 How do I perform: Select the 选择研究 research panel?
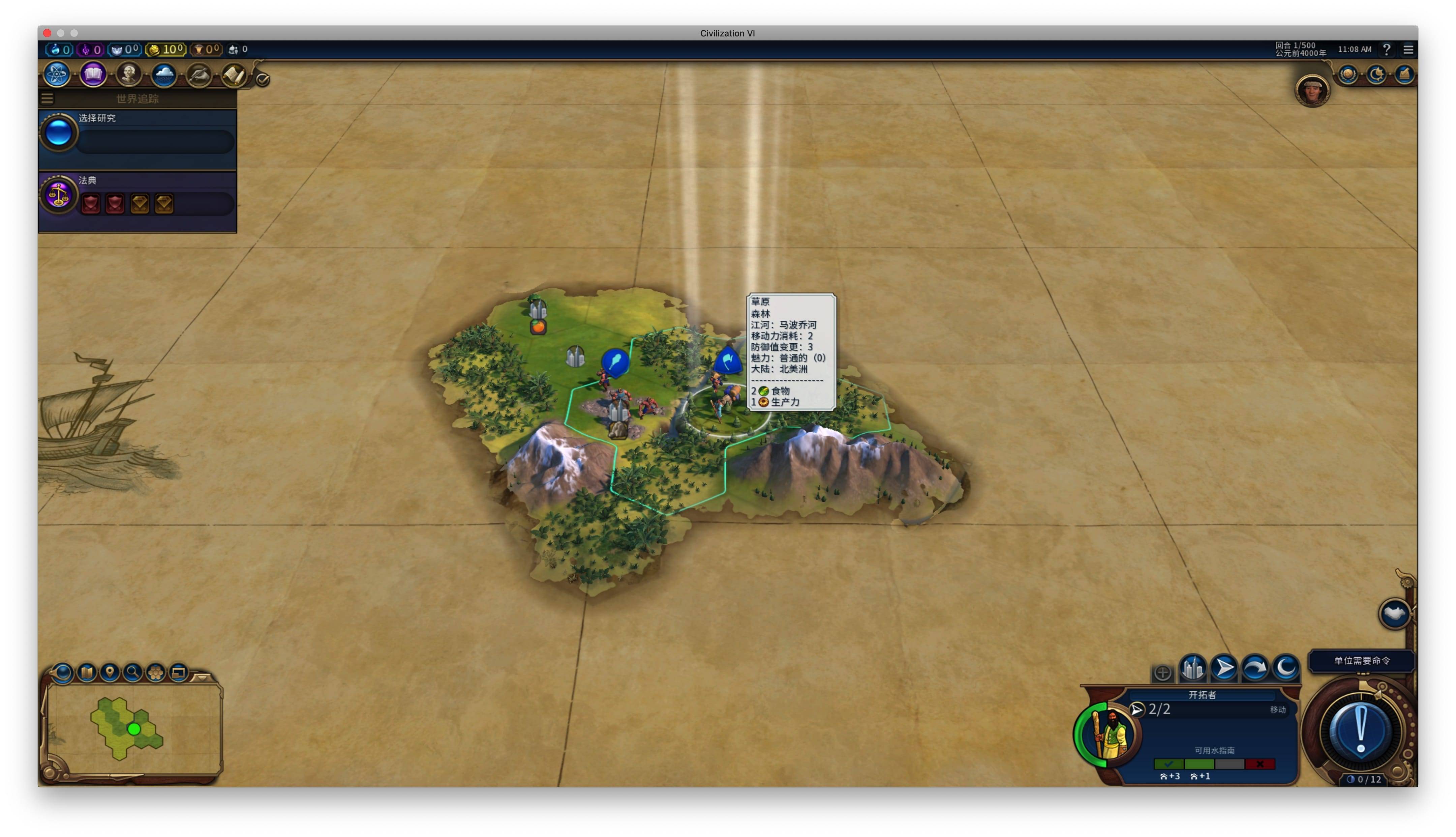pos(138,134)
